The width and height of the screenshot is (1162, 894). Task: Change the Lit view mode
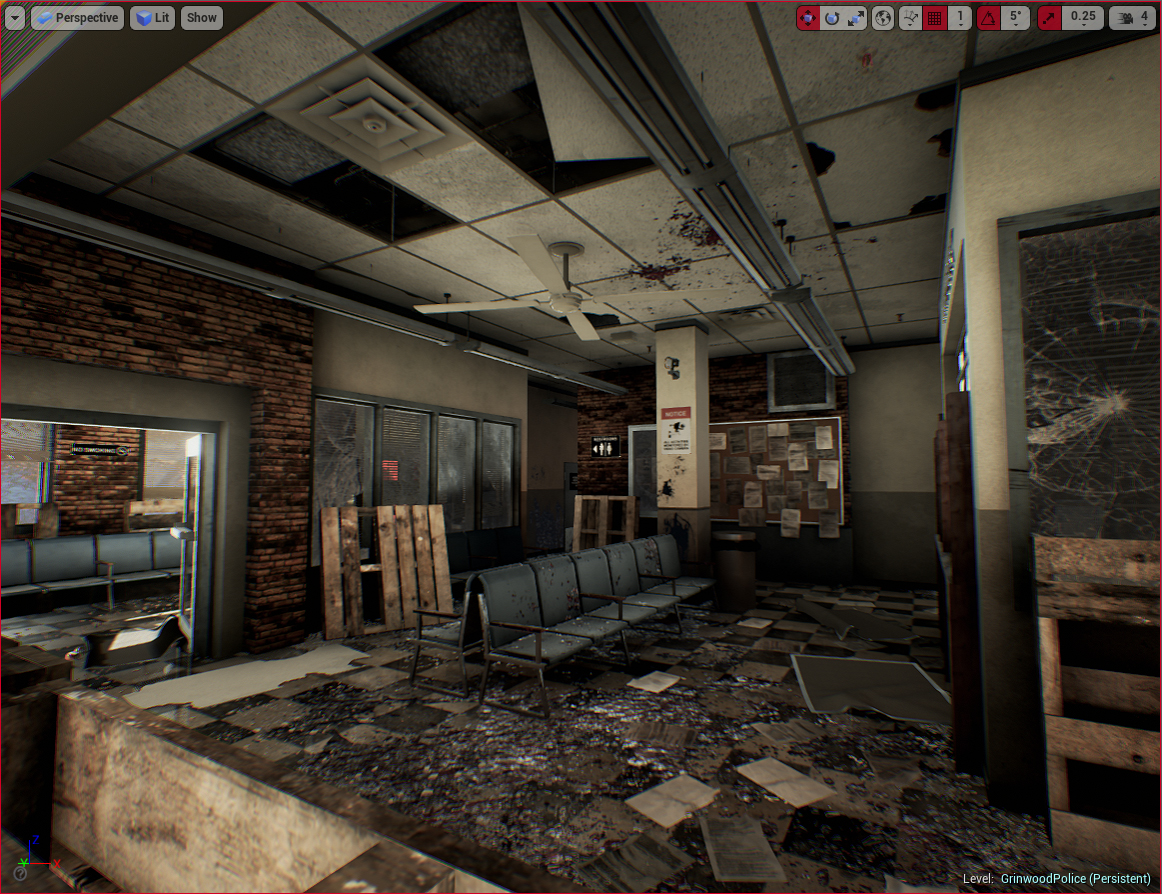pos(152,17)
